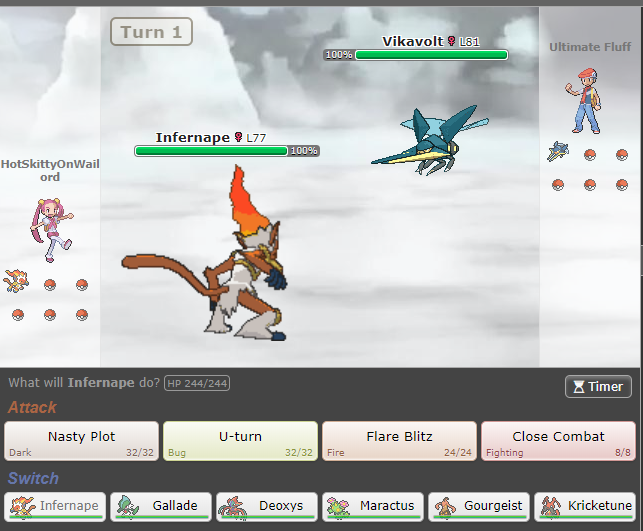643x531 pixels.
Task: Inspect opponent's Vikavolt team icon
Action: (558, 152)
